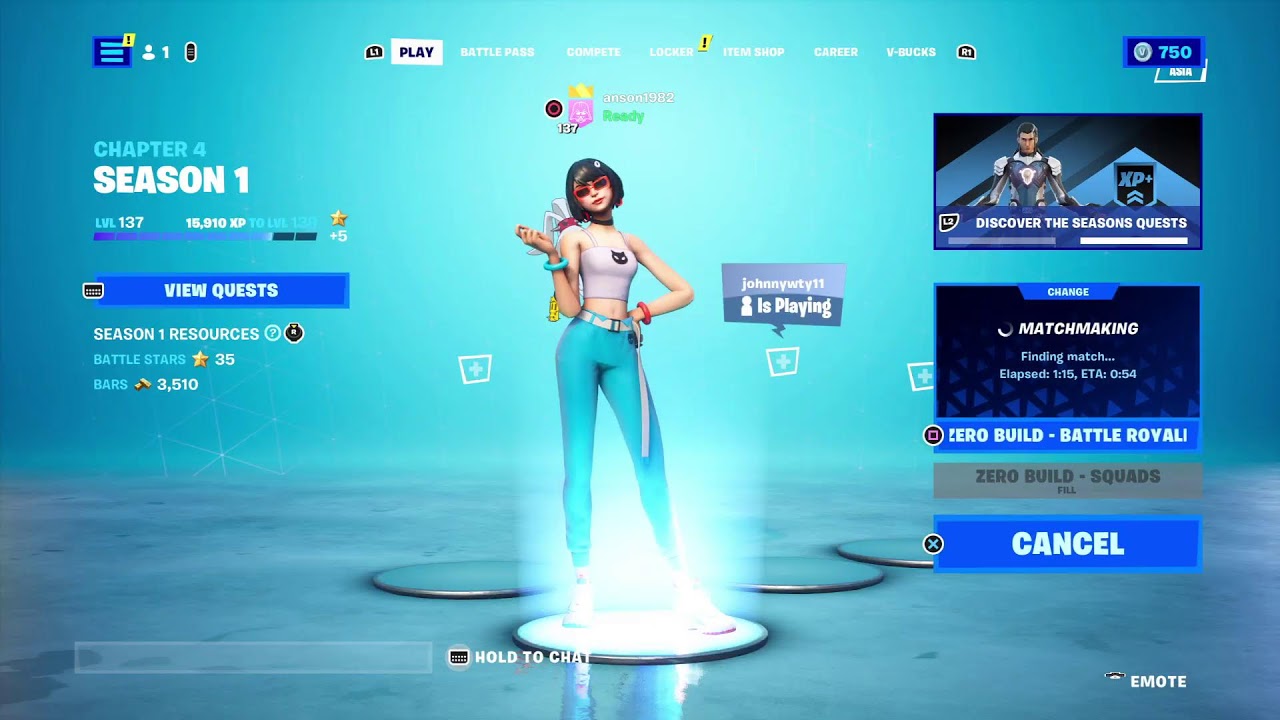This screenshot has width=1280, height=720.
Task: Click the 750 V-Bucks balance
Action: pos(1163,52)
